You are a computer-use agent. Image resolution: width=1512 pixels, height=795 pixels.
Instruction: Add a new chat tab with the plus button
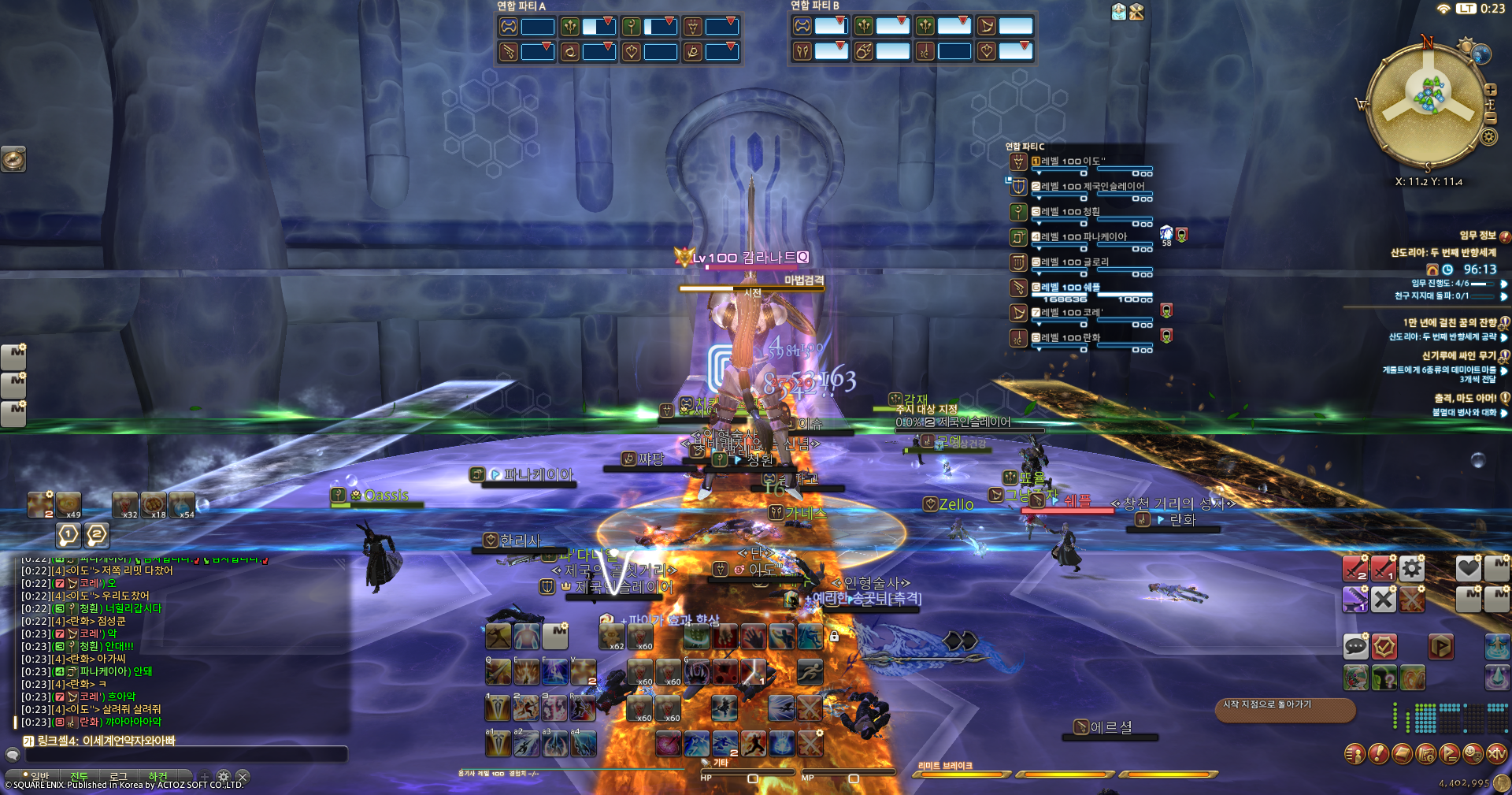[x=204, y=777]
